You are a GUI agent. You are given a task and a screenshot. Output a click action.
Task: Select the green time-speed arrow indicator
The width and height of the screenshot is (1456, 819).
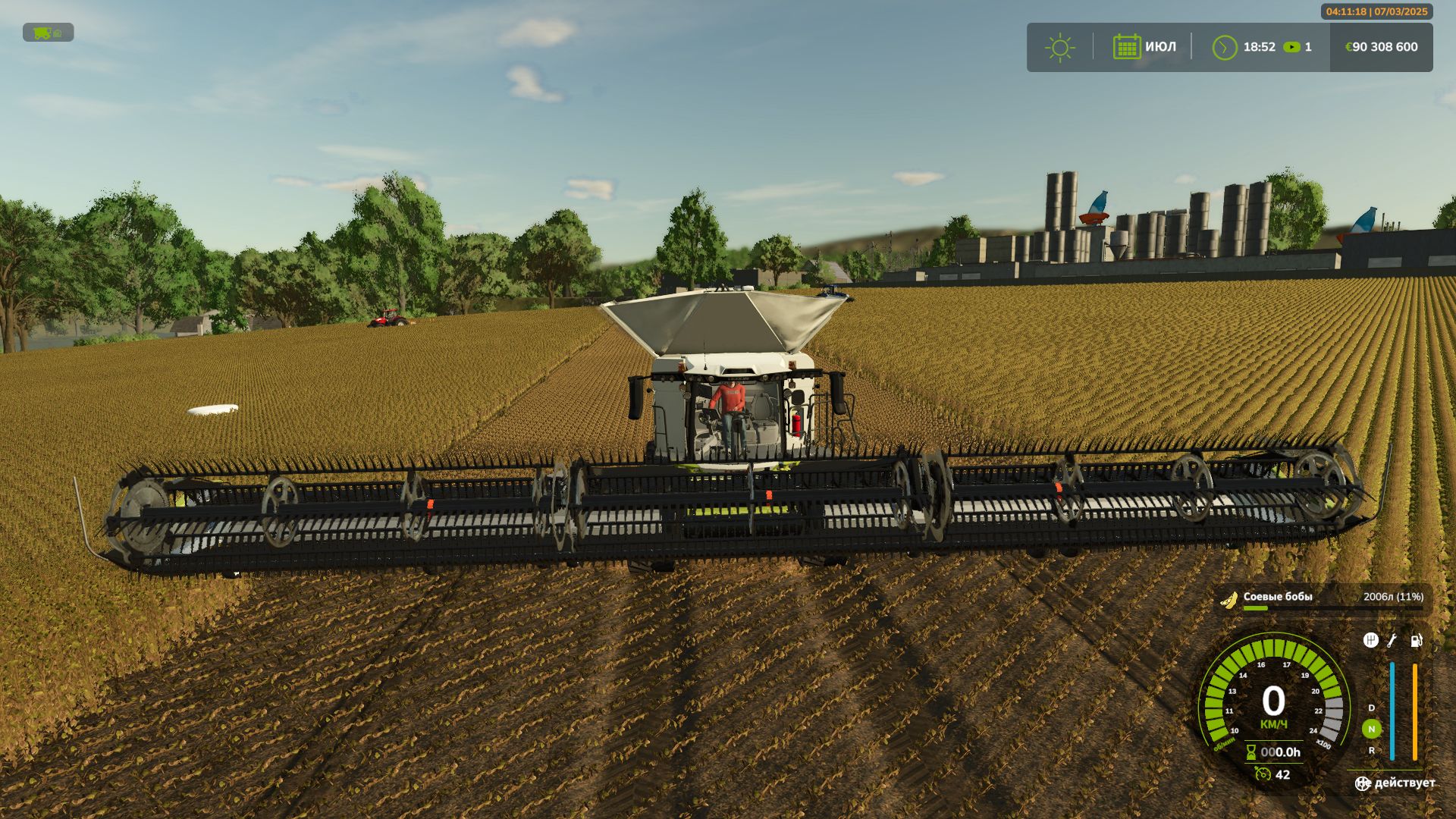(1291, 47)
